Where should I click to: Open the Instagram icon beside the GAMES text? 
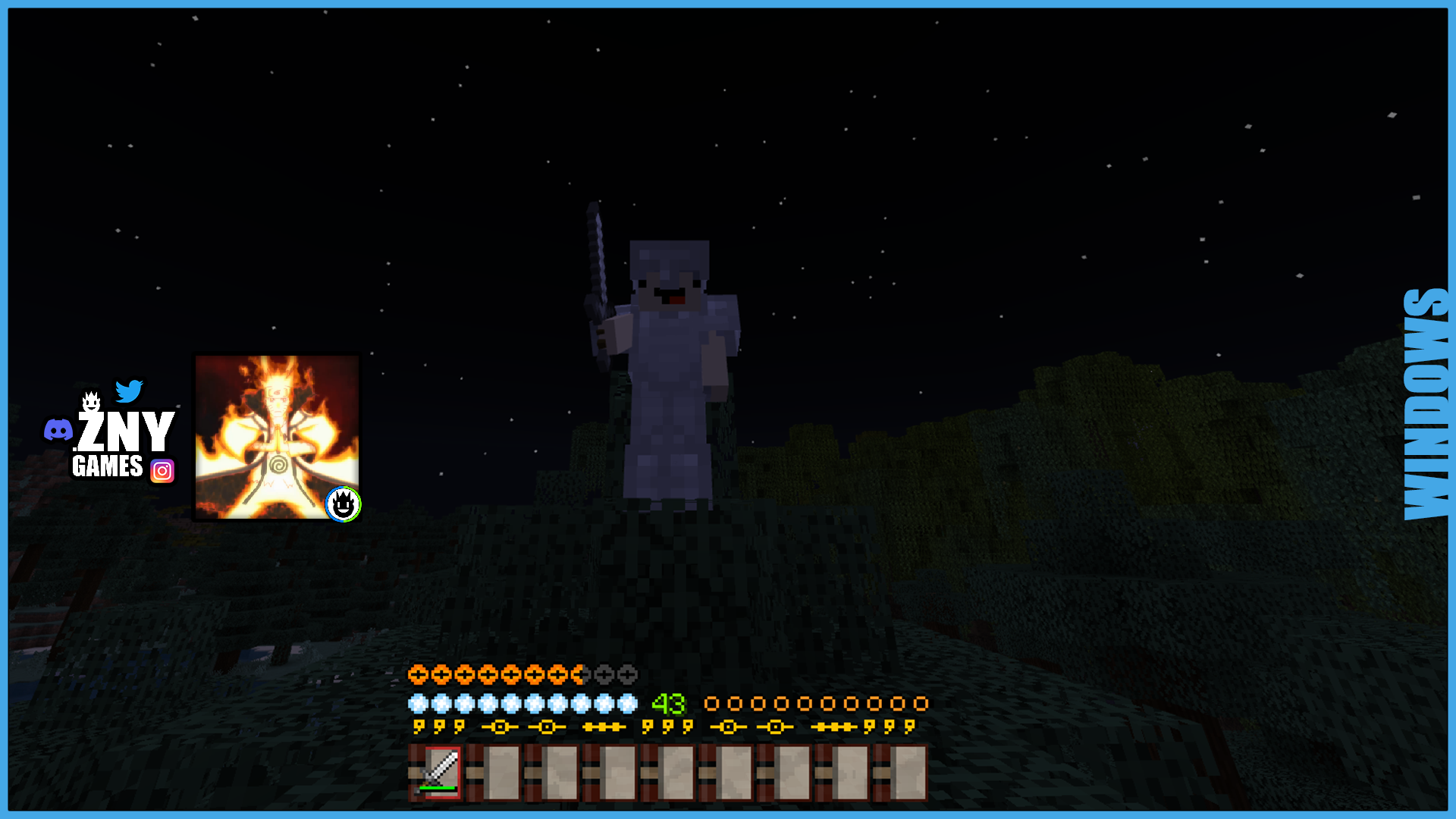coord(162,470)
